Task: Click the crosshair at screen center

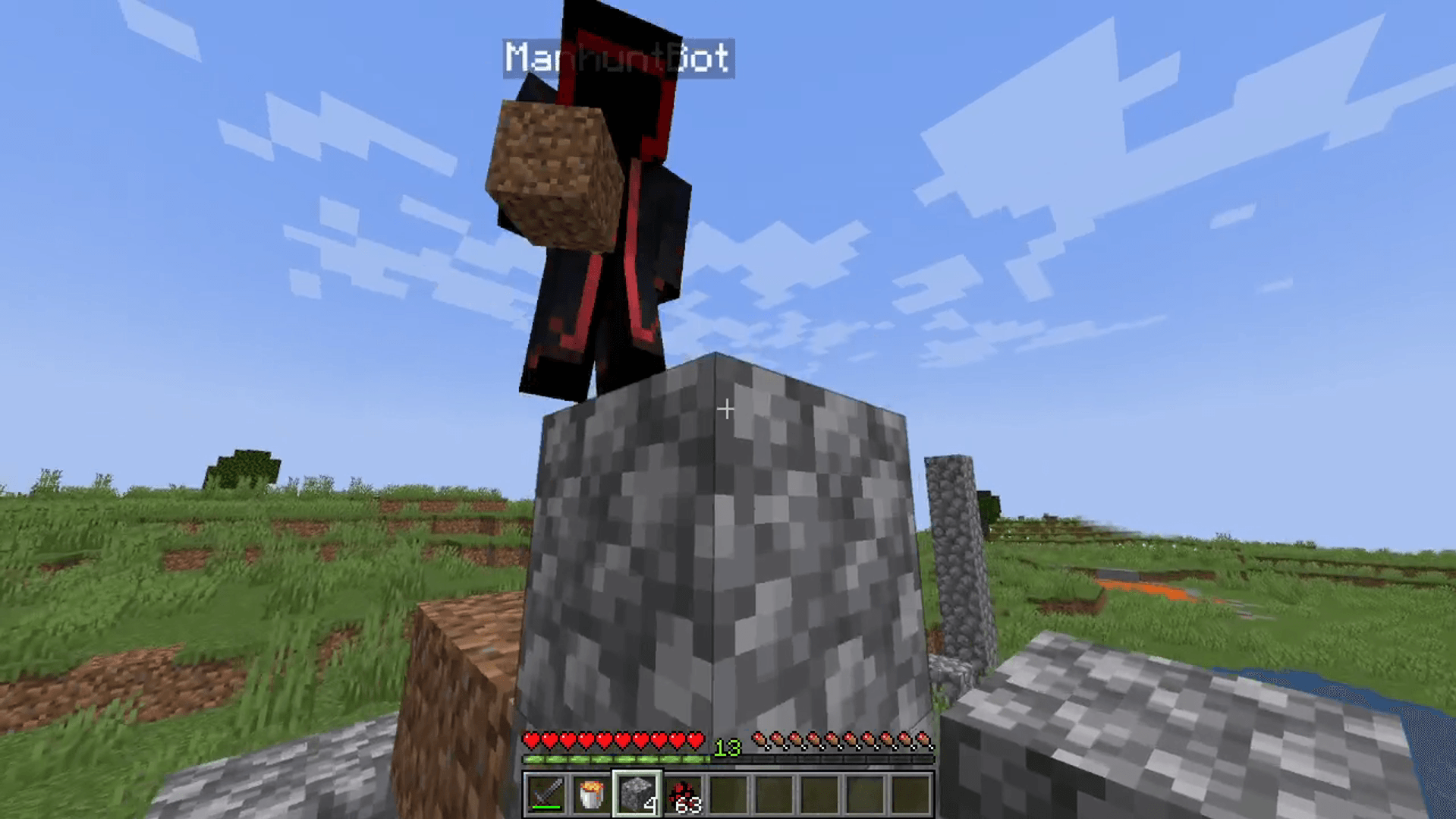Action: pyautogui.click(x=728, y=409)
